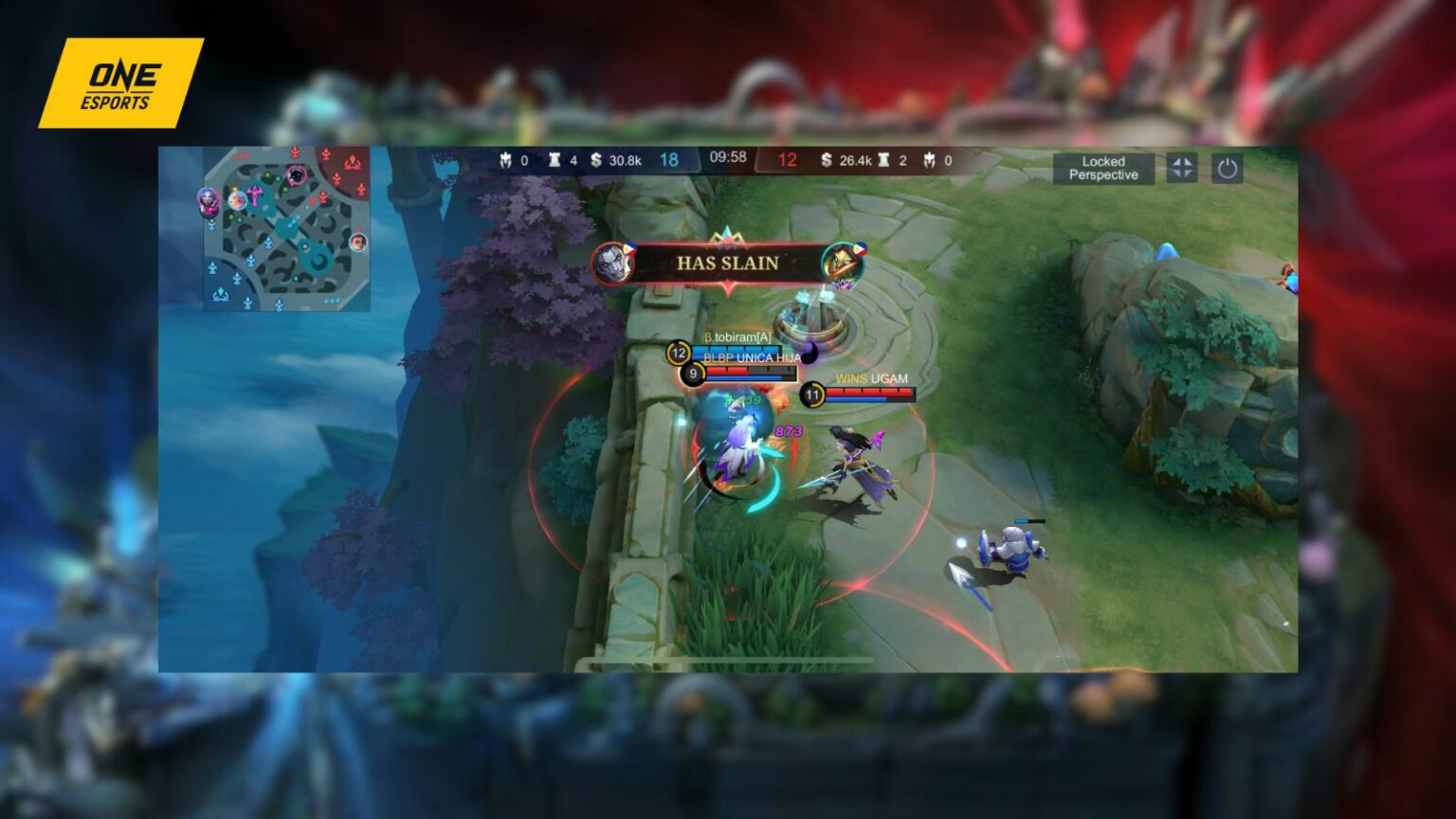This screenshot has width=1456, height=819.
Task: Select the blue team's tower count icon
Action: tap(556, 160)
